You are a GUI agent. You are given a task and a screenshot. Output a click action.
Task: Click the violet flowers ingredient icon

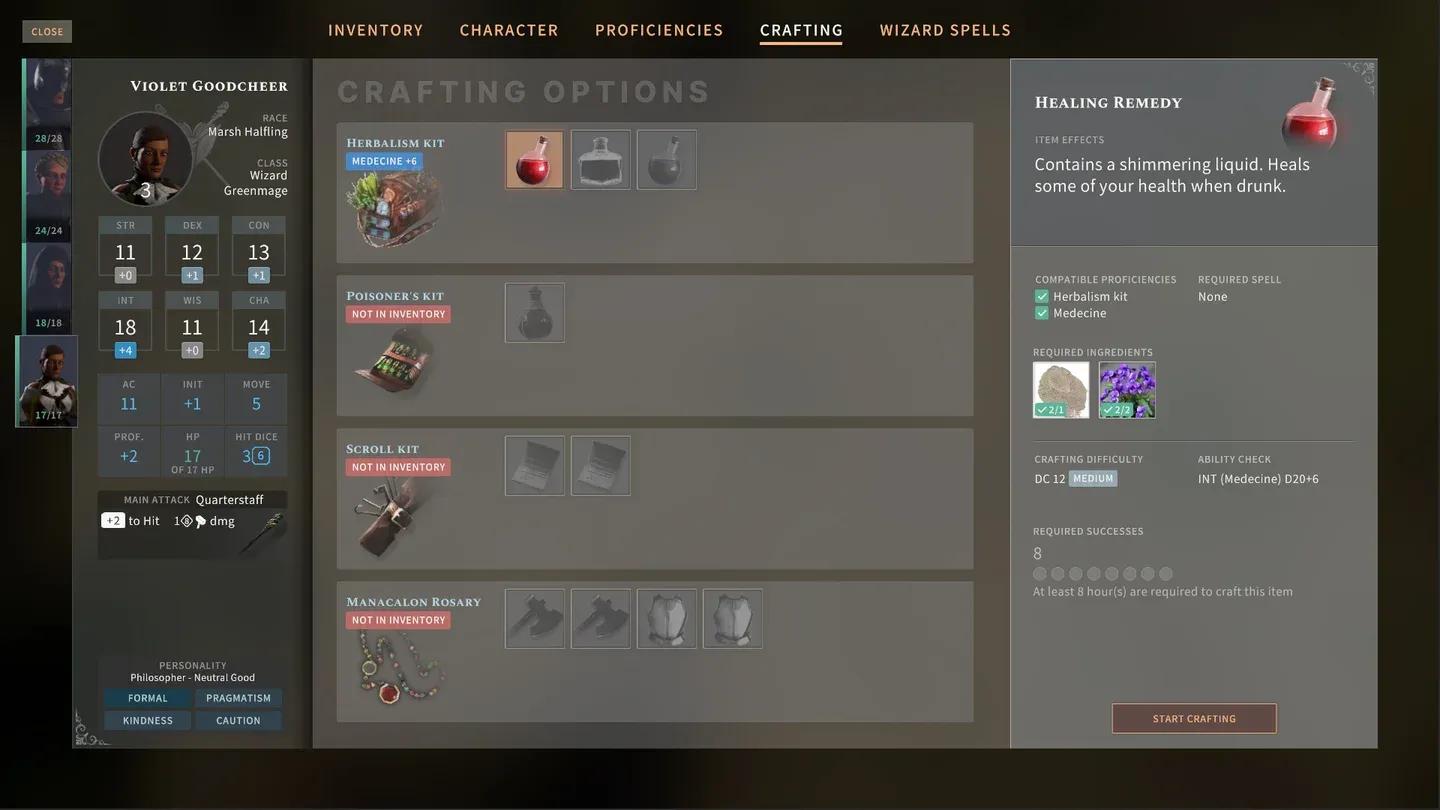click(x=1128, y=388)
